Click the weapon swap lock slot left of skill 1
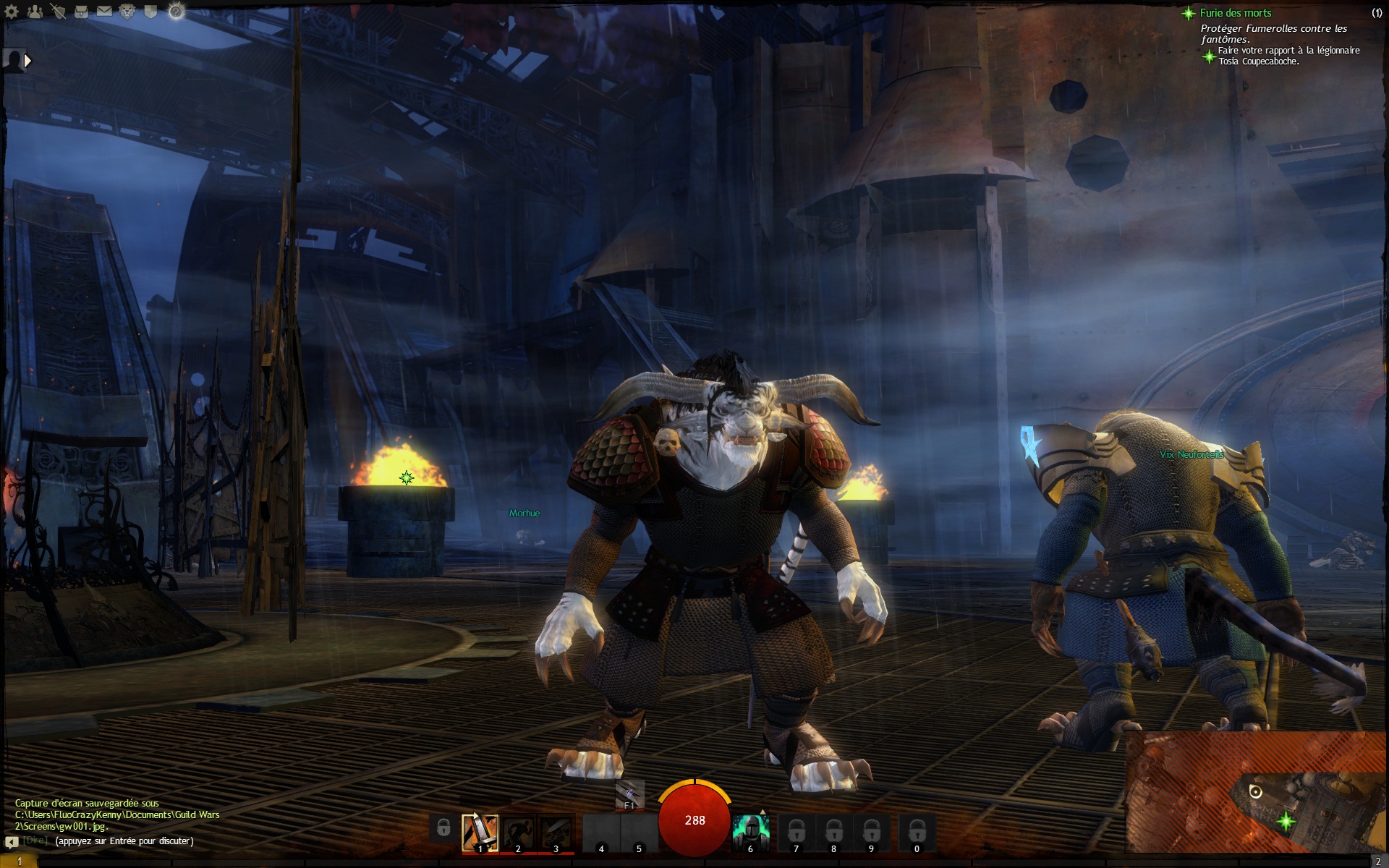 (443, 829)
